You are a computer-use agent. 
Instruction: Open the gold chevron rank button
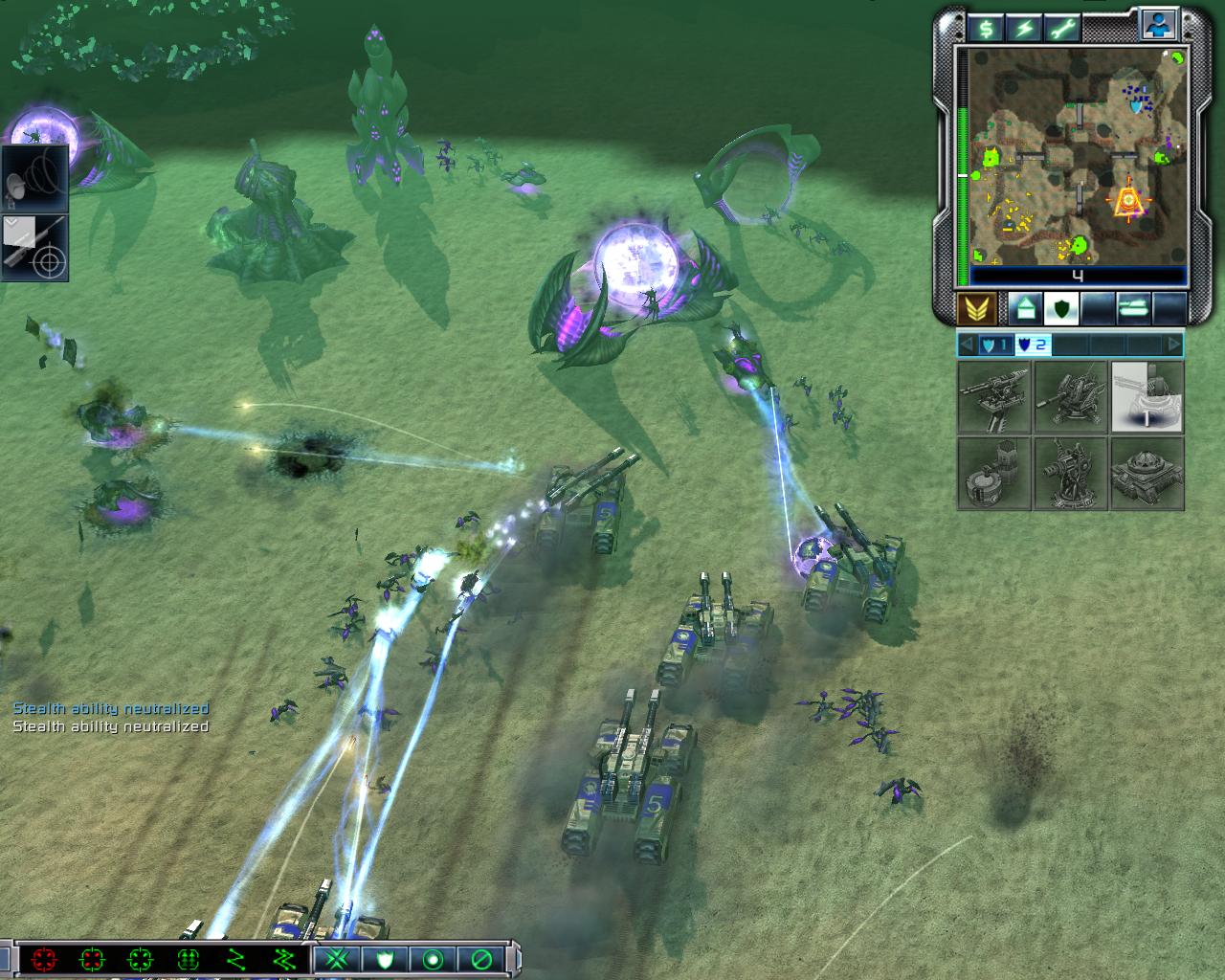coord(975,308)
